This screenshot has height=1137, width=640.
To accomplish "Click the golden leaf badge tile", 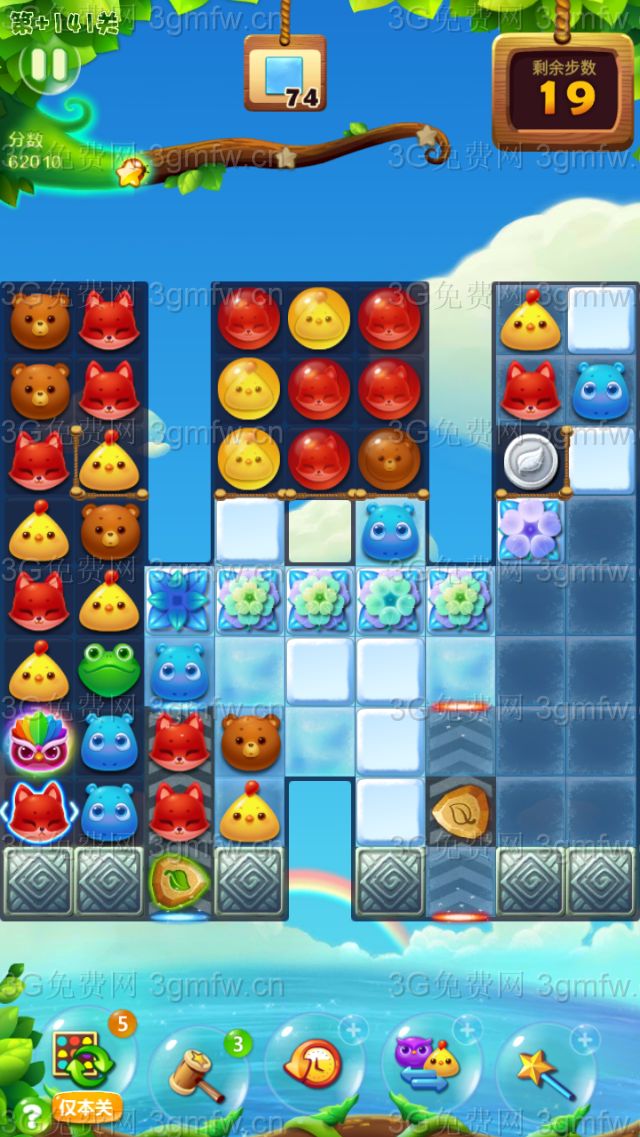I will click(460, 812).
